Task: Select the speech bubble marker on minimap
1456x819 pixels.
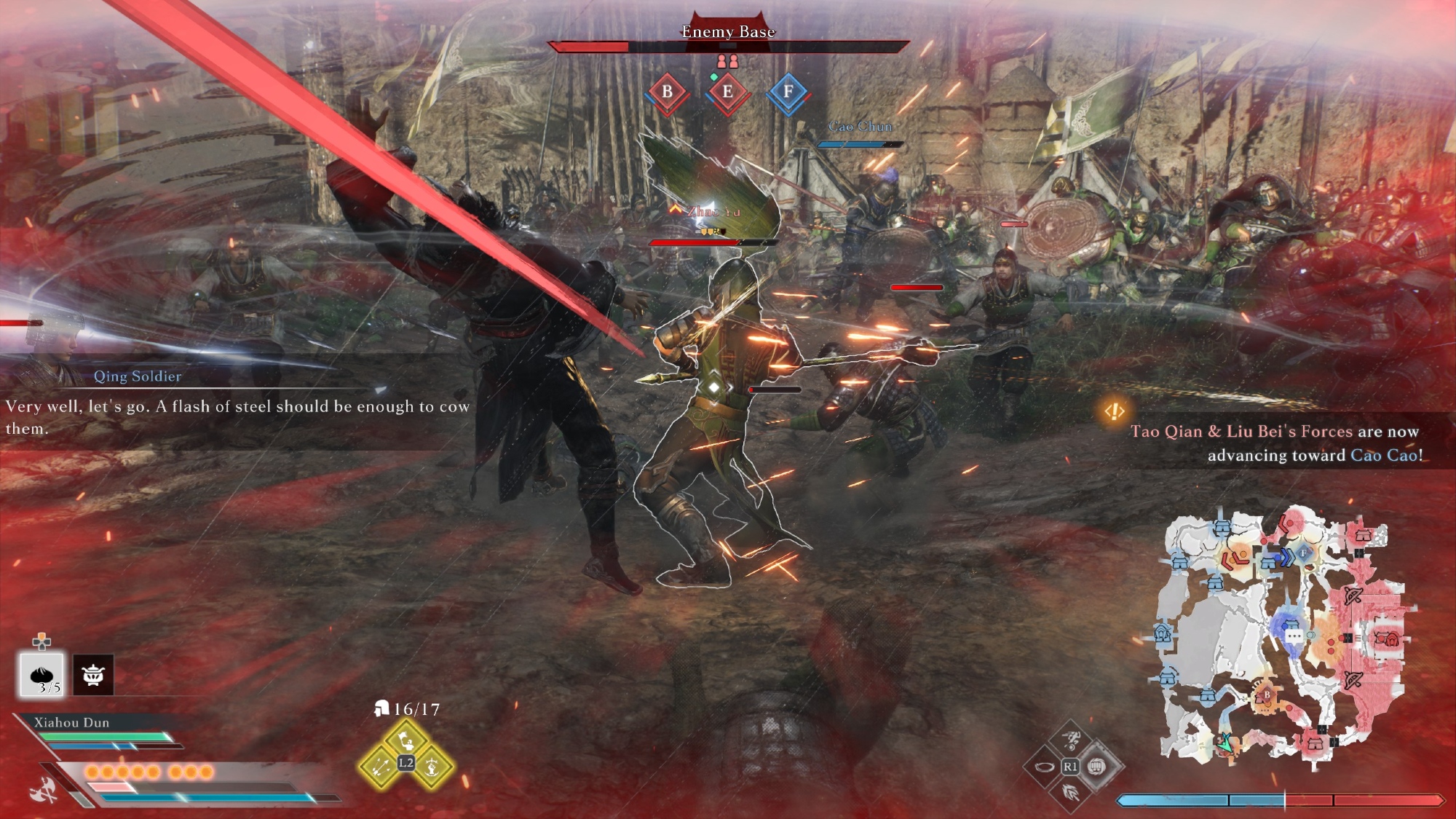Action: point(1294,636)
